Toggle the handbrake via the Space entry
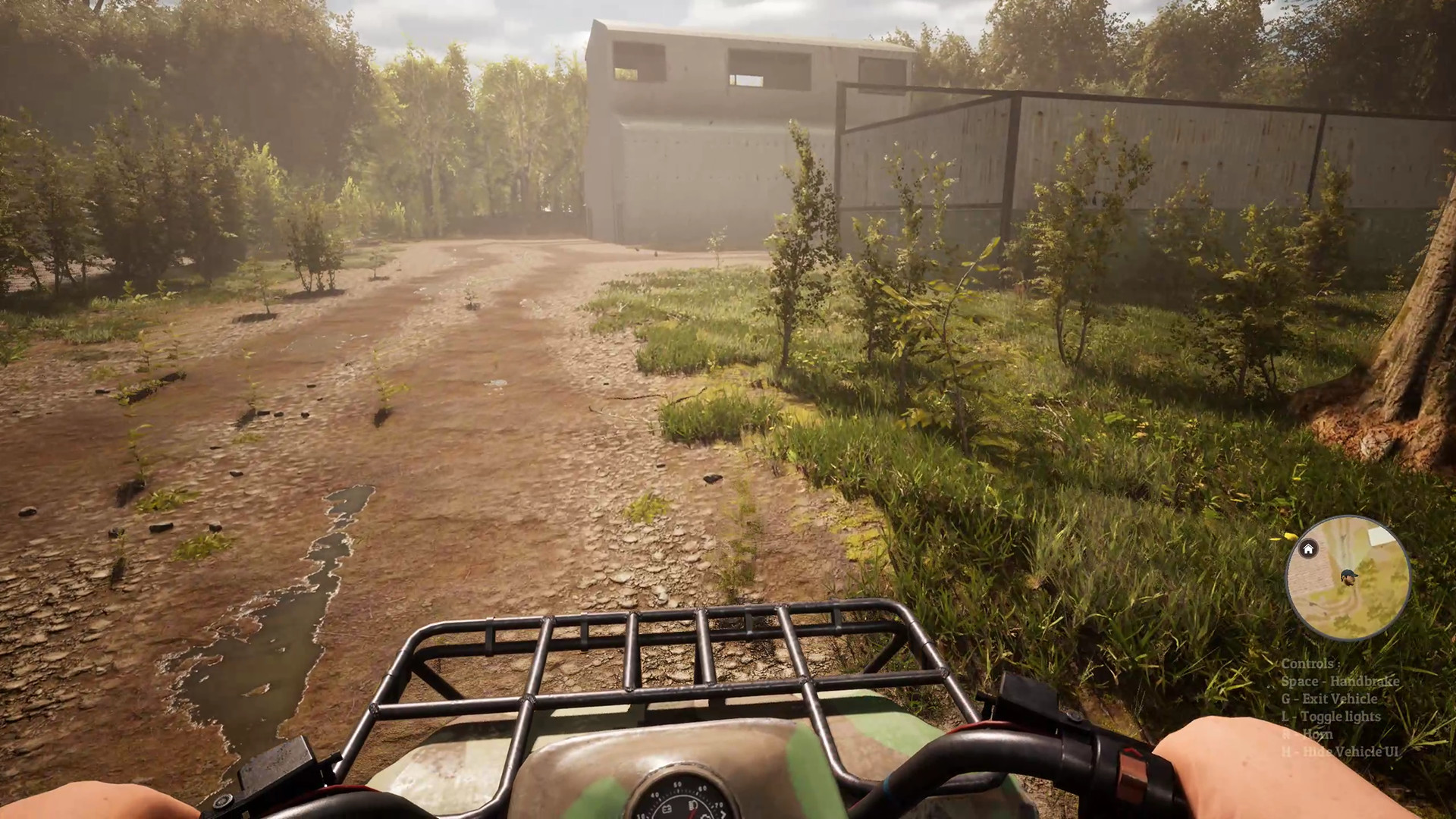Image resolution: width=1456 pixels, height=819 pixels. (1339, 682)
